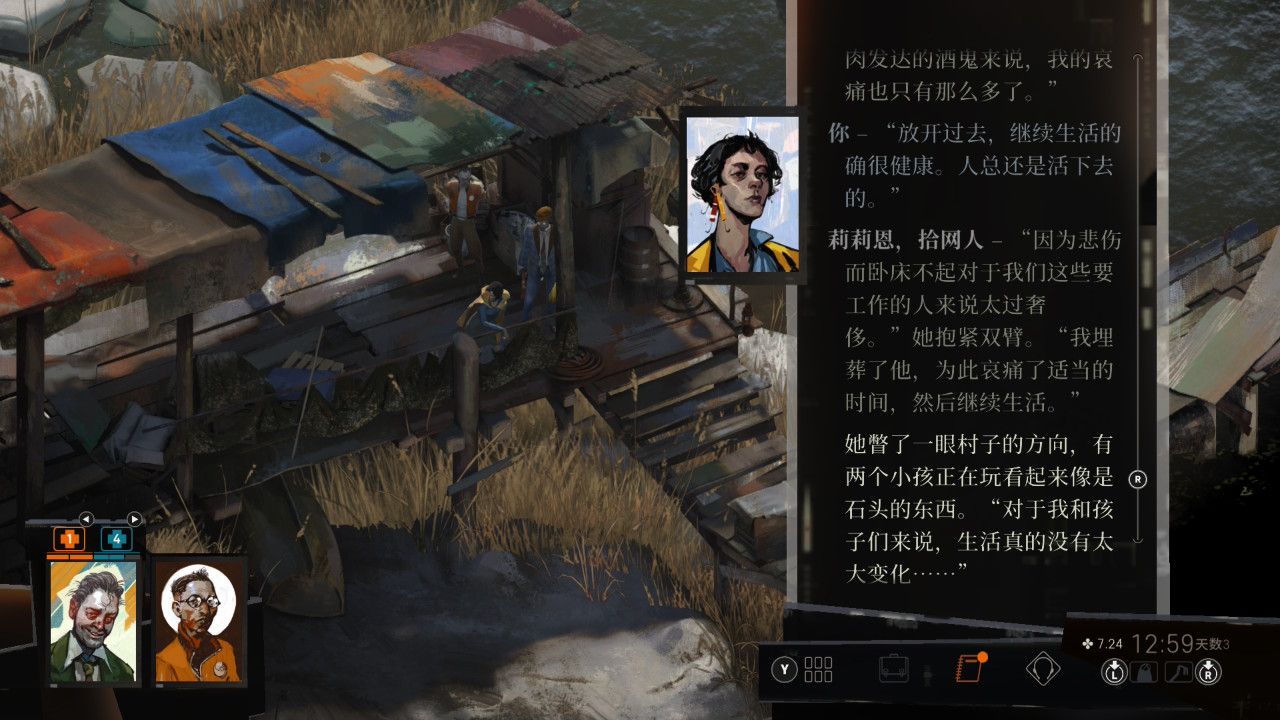Screen dimensions: 1280x720
Task: Open the inventory briefcase icon
Action: point(893,669)
